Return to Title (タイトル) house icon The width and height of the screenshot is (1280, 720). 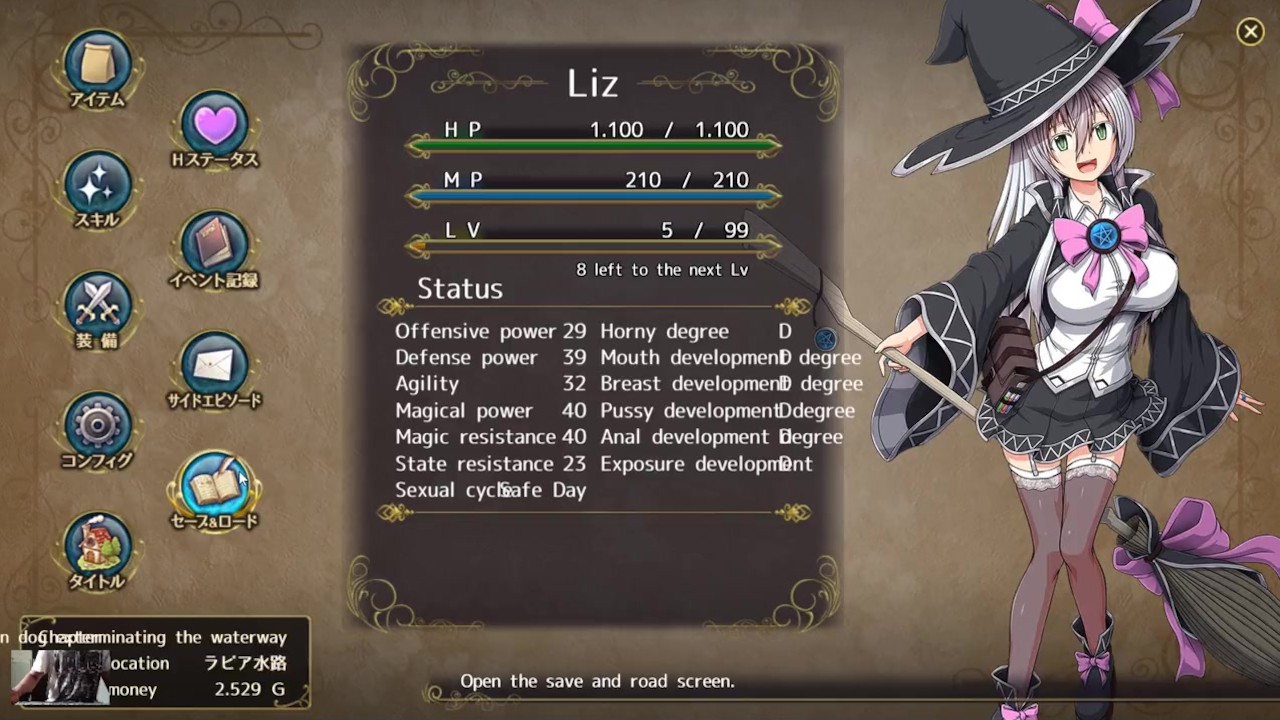point(97,546)
